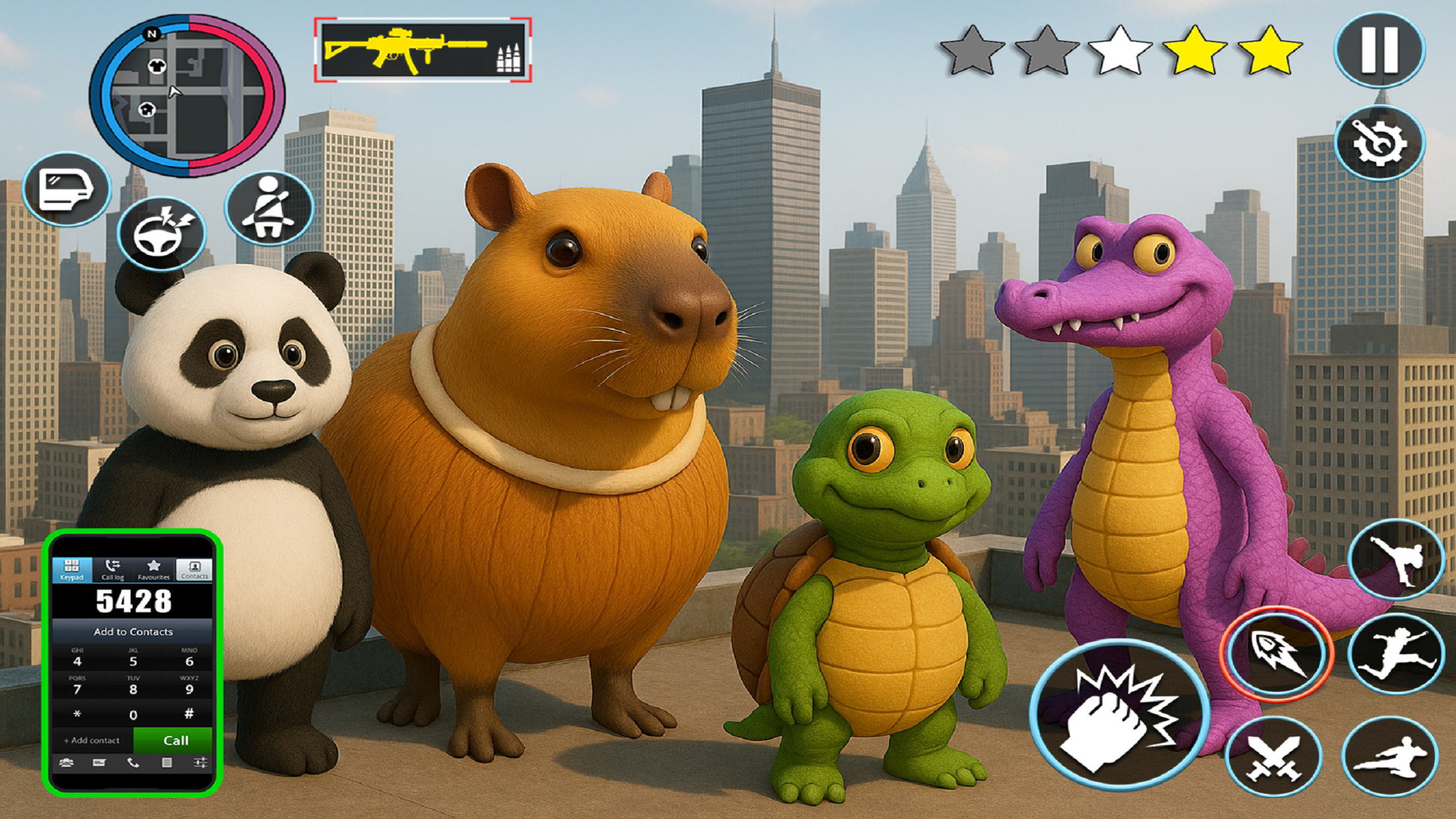1456x819 pixels.
Task: Open the phone's Call log tab
Action: 113,570
